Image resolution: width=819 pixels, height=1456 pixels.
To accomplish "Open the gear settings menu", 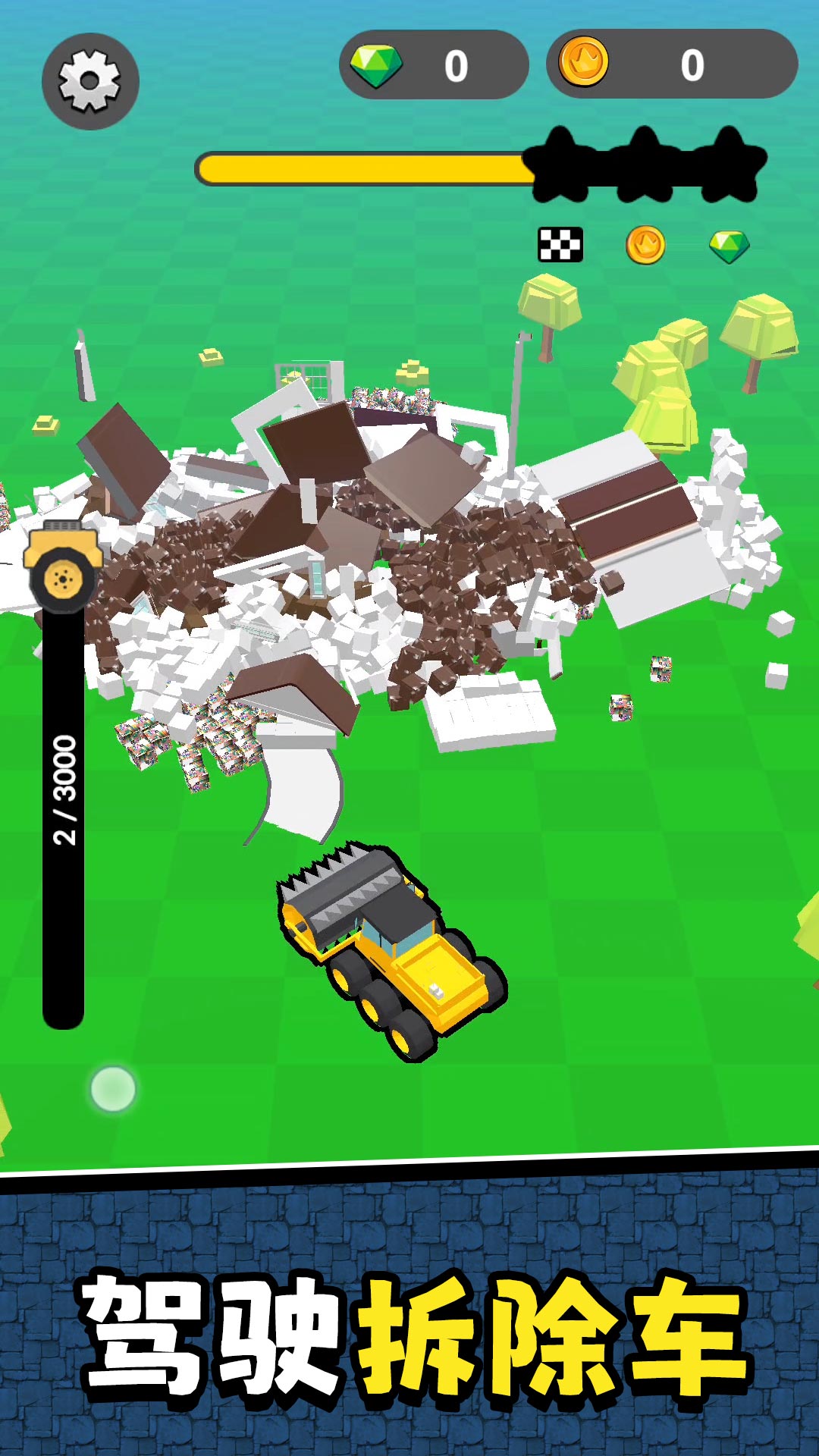I will [x=90, y=81].
